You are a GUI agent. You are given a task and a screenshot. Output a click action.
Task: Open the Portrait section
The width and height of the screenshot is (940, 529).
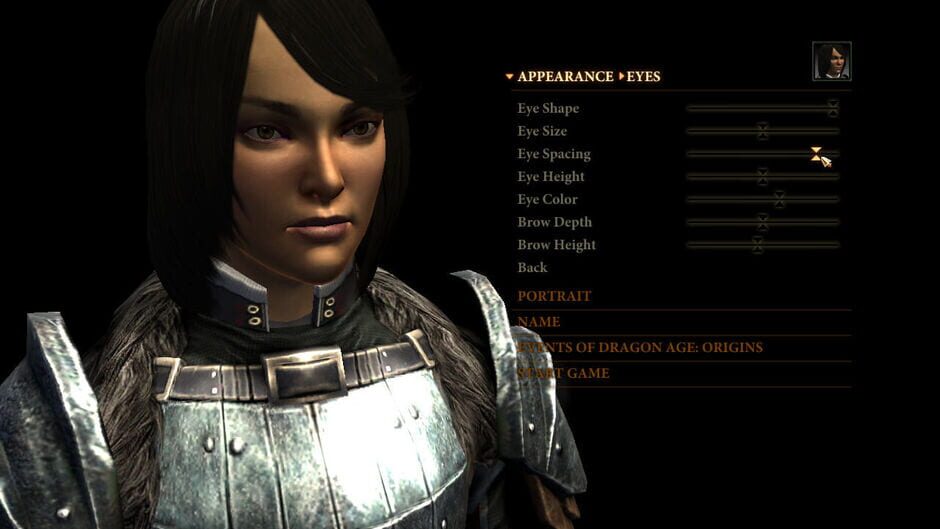tap(554, 296)
